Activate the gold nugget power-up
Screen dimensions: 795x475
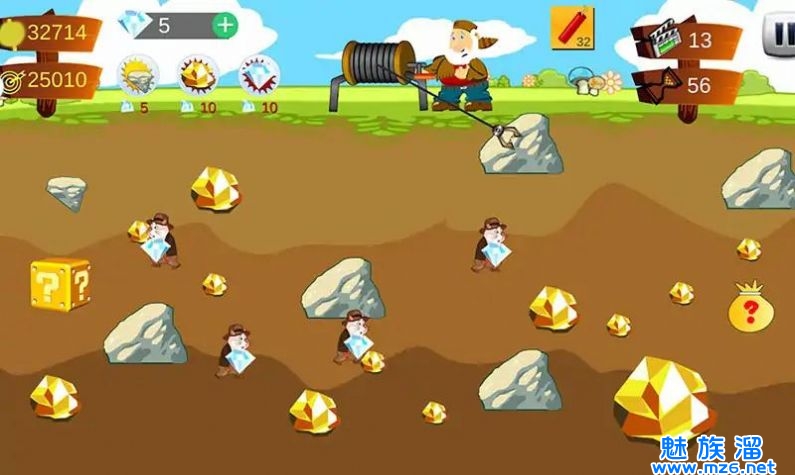coord(198,74)
